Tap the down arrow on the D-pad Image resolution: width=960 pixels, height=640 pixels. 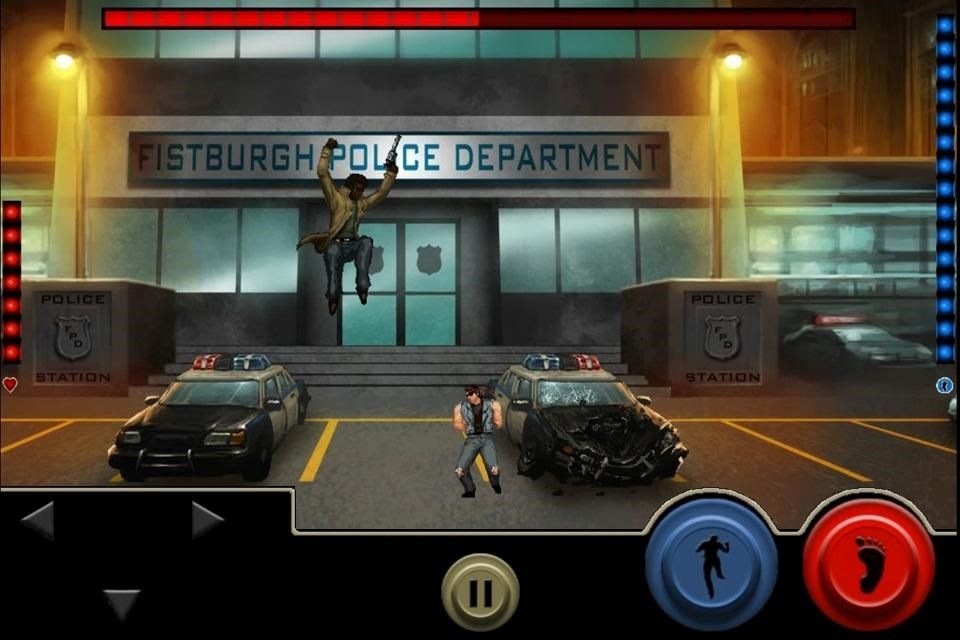tap(122, 603)
